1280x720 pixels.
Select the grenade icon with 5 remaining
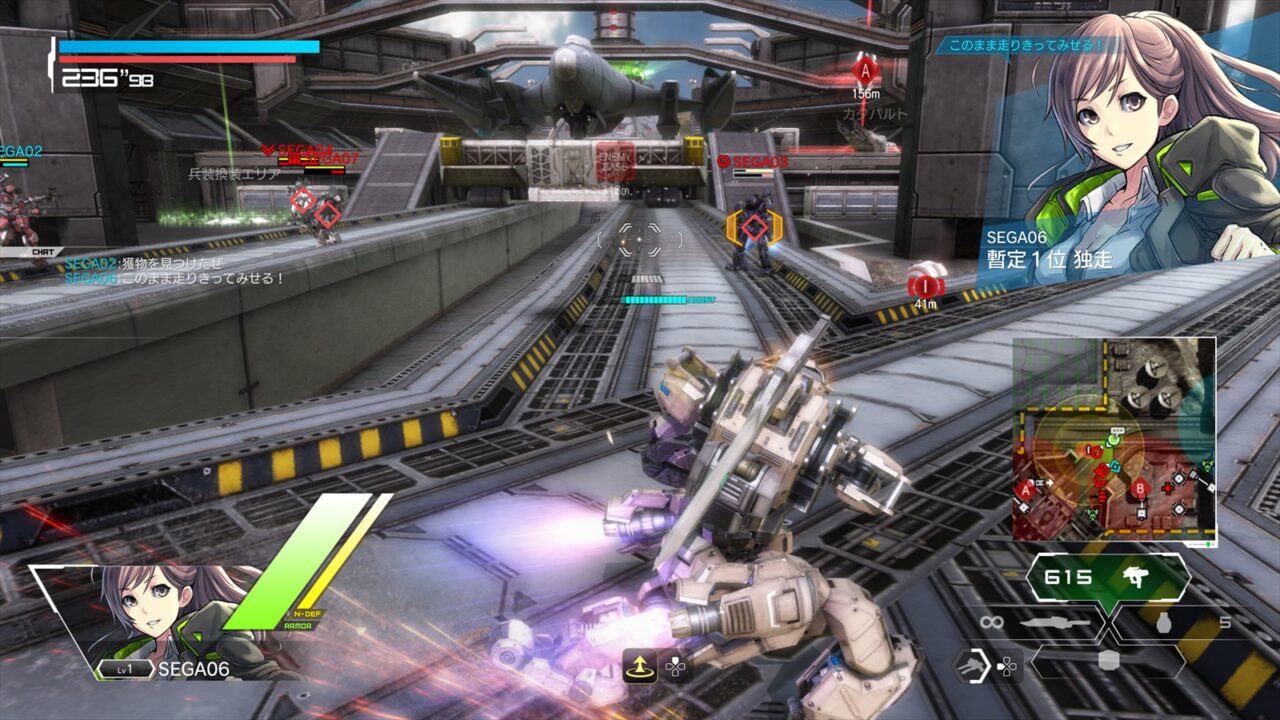pos(1163,622)
